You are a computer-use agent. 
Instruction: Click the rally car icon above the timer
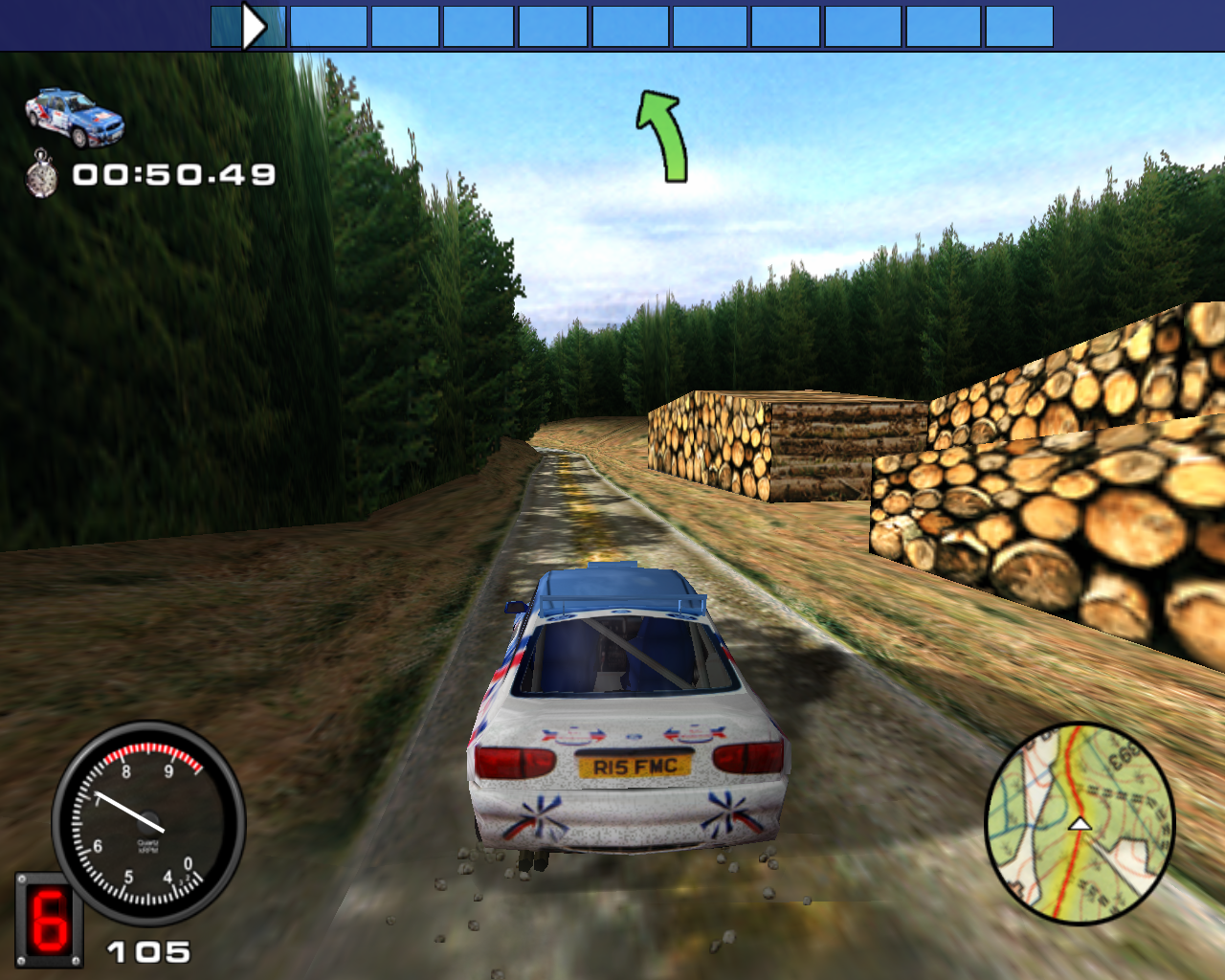tap(75, 118)
